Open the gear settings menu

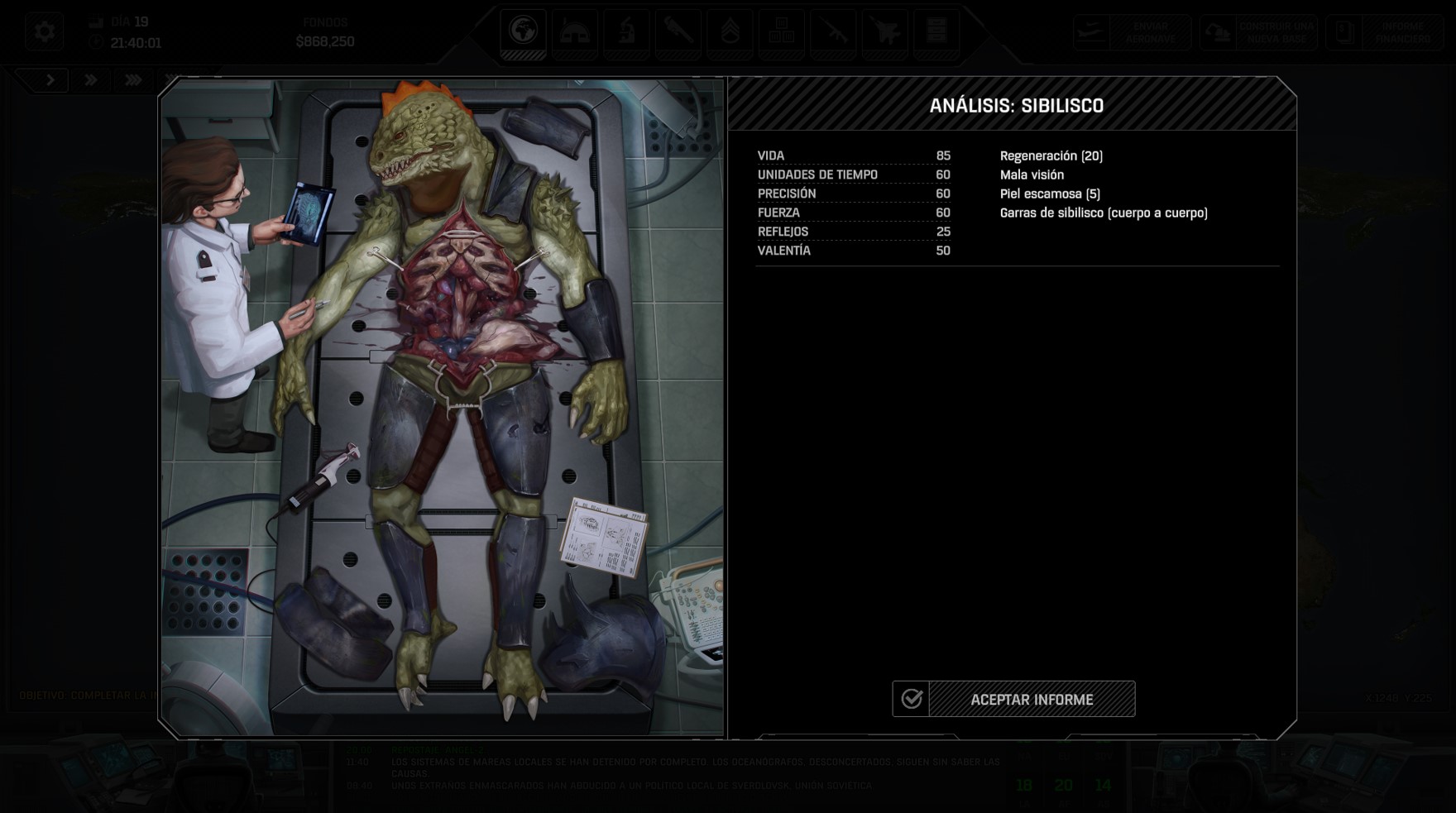click(x=44, y=32)
